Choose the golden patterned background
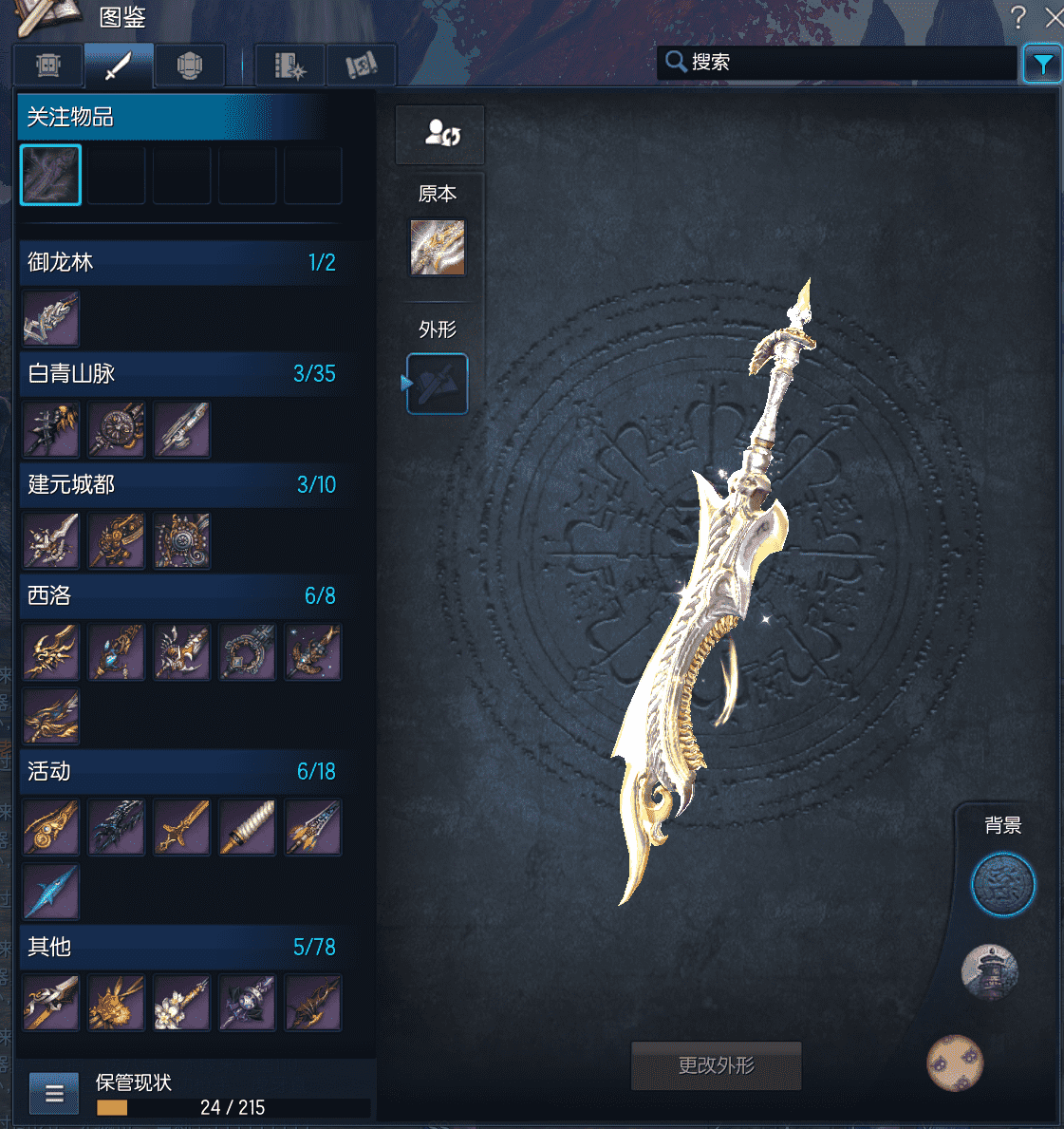 (x=955, y=1063)
